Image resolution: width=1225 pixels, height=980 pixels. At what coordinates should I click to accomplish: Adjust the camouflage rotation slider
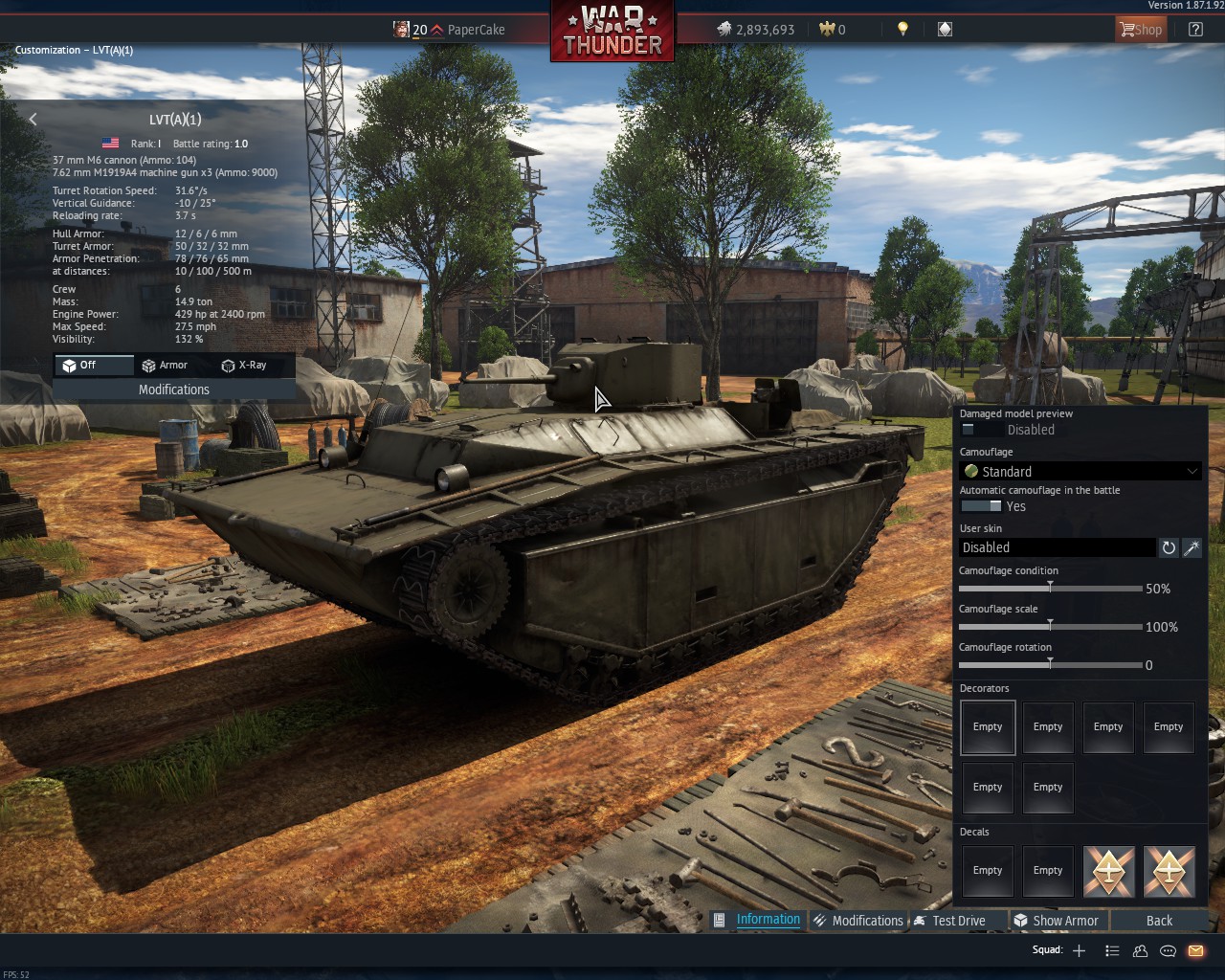click(x=1050, y=664)
